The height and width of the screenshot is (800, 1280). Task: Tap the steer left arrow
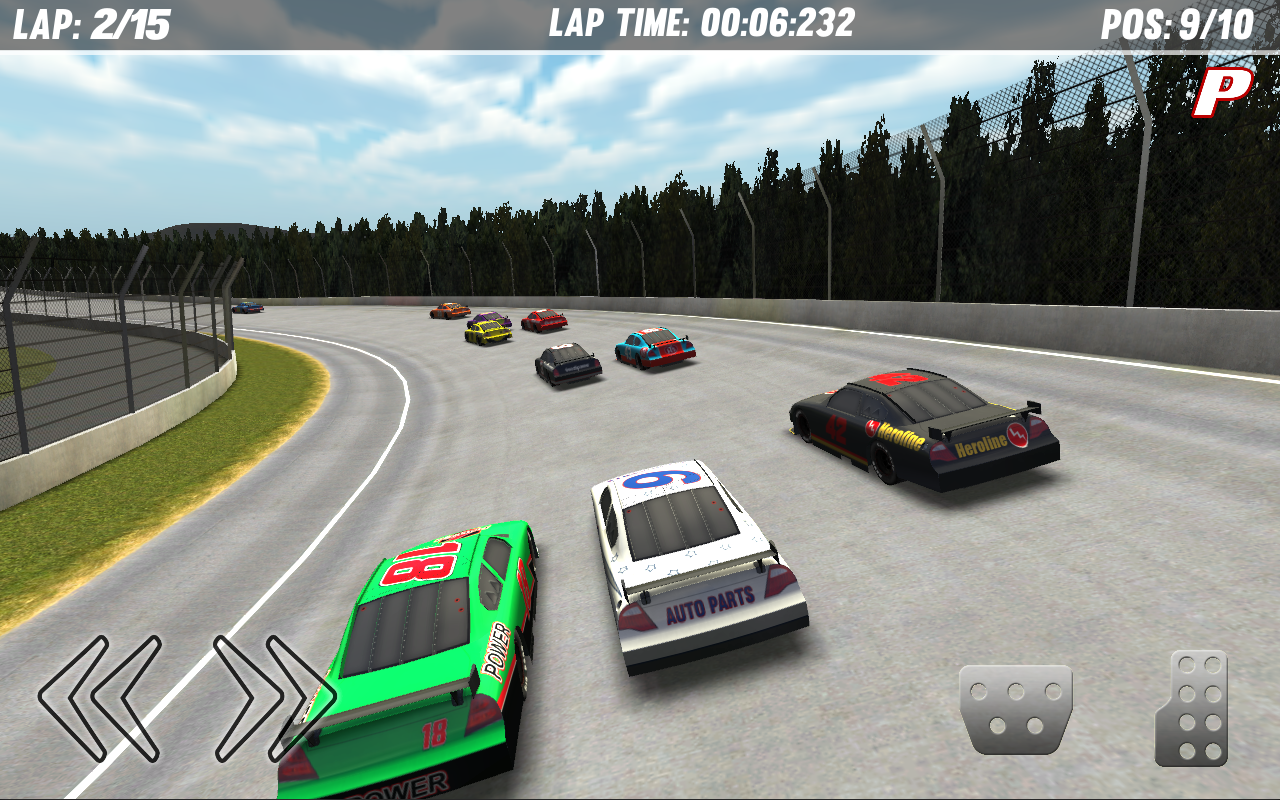click(100, 698)
